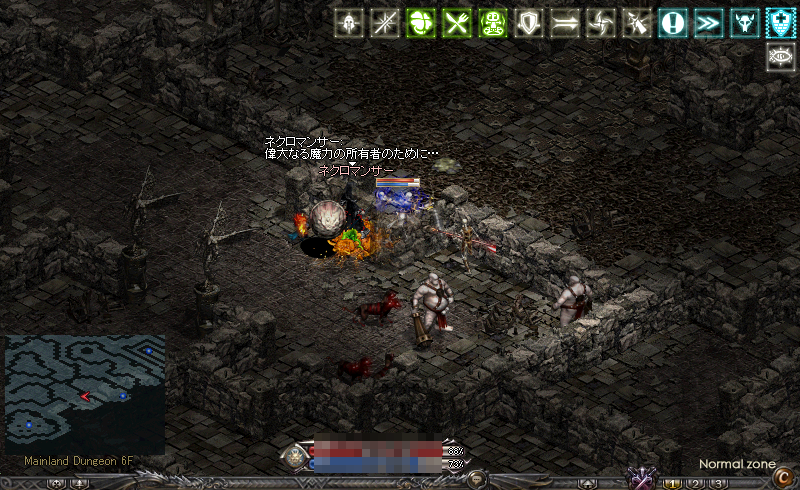The image size is (800, 490).
Task: Open the round orange C button
Action: [x=783, y=478]
